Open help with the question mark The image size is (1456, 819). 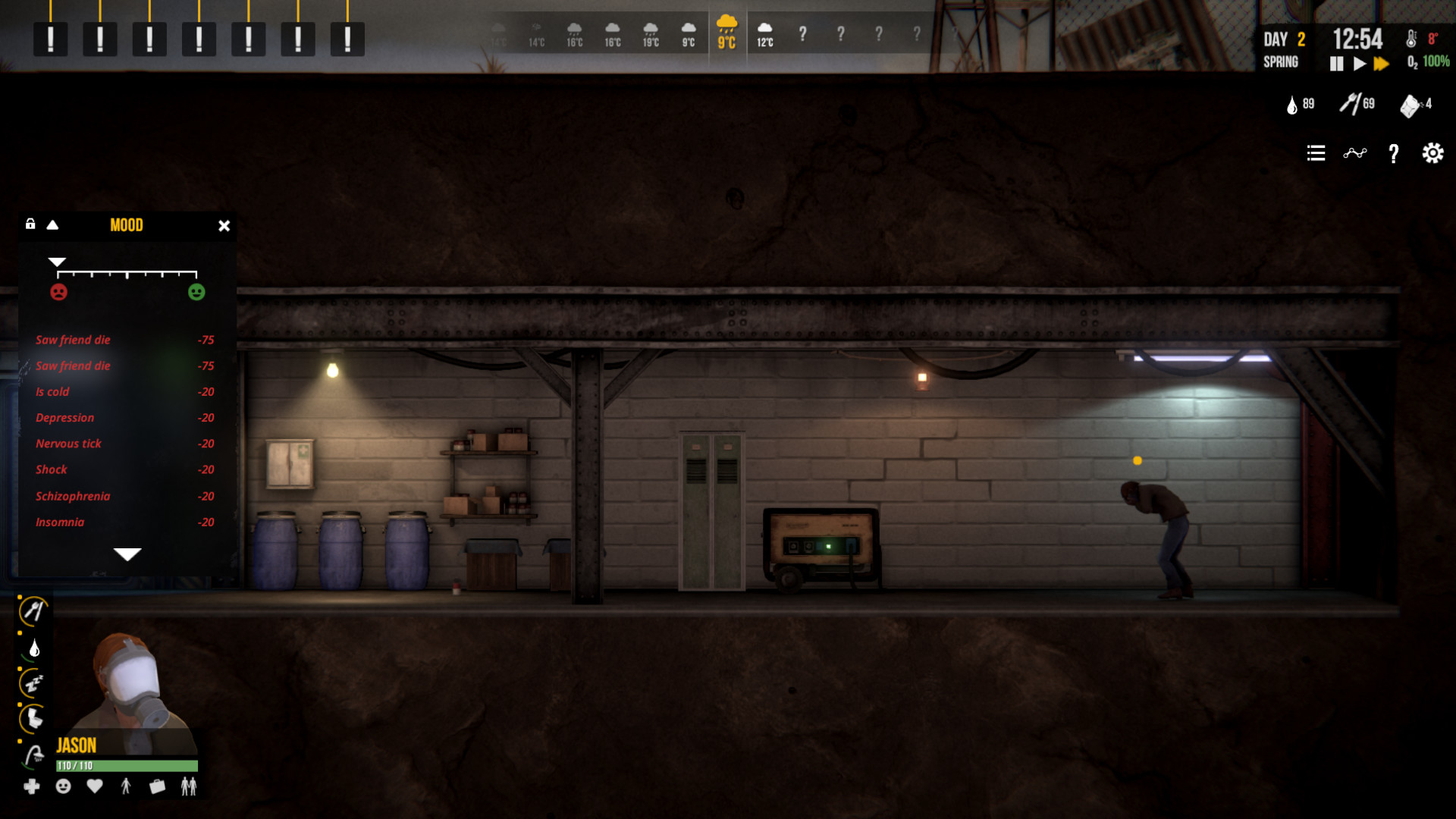click(1393, 154)
